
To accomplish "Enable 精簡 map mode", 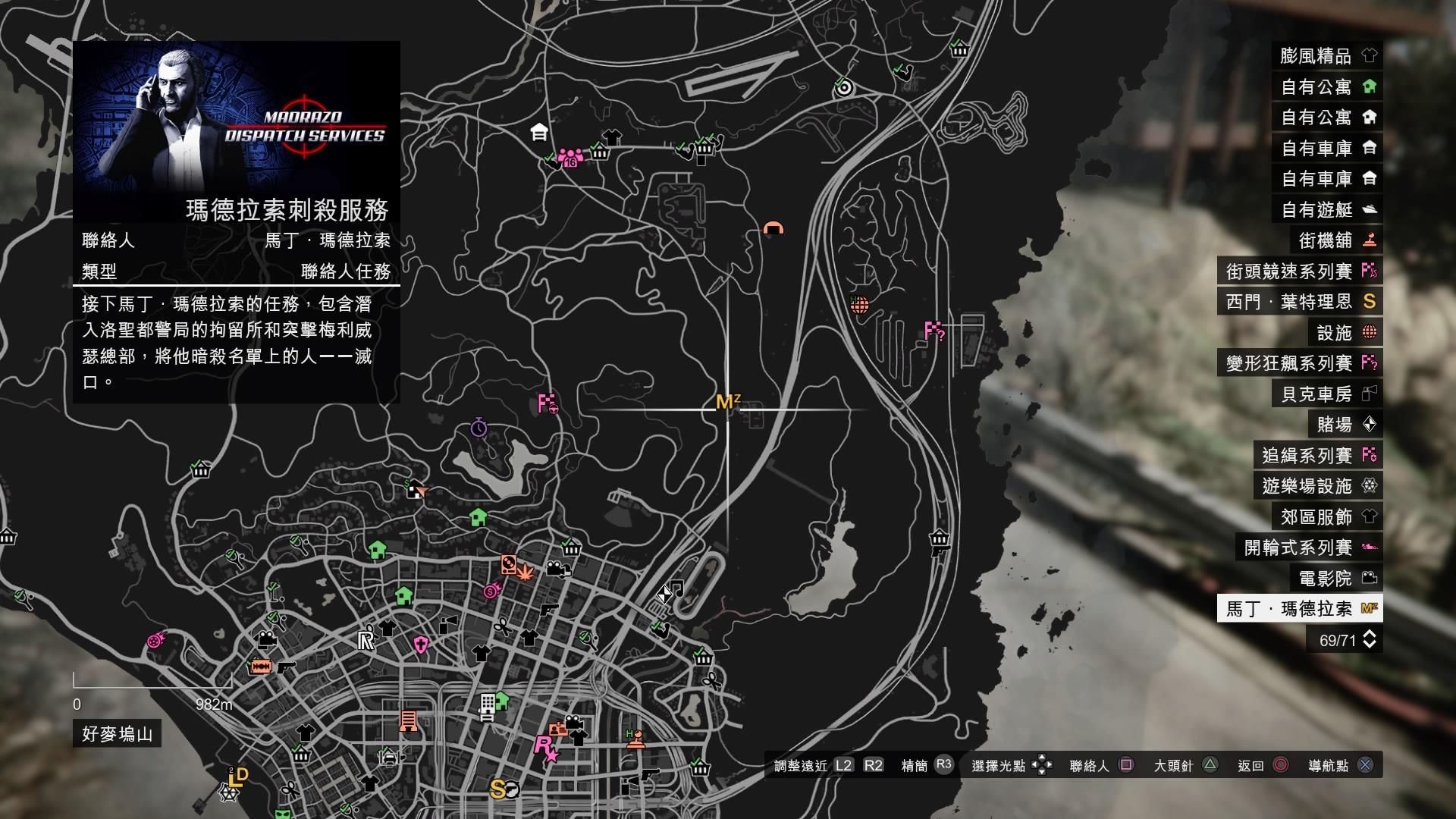I will (x=943, y=766).
